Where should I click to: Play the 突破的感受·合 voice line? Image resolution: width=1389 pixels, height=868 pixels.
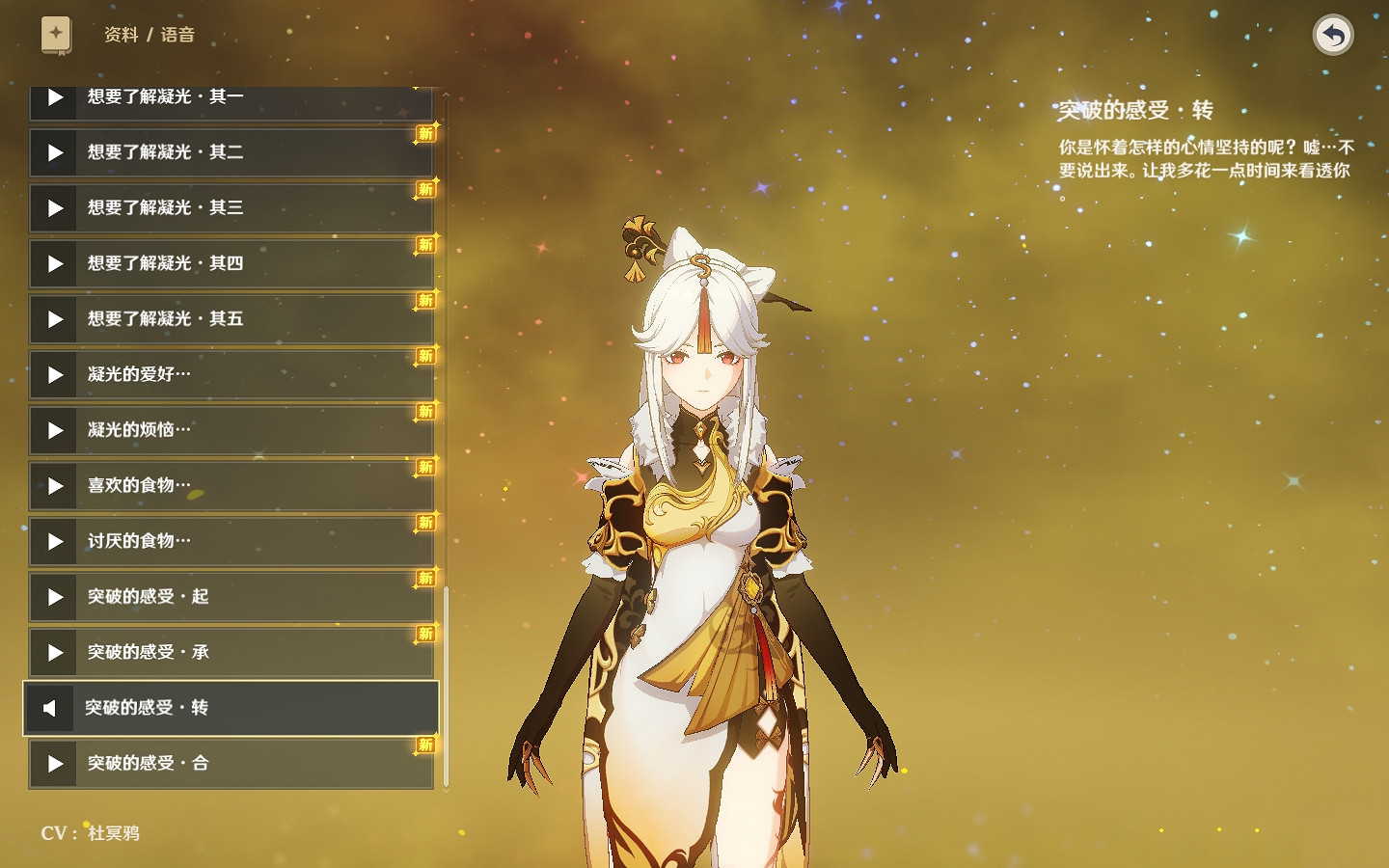[x=55, y=764]
